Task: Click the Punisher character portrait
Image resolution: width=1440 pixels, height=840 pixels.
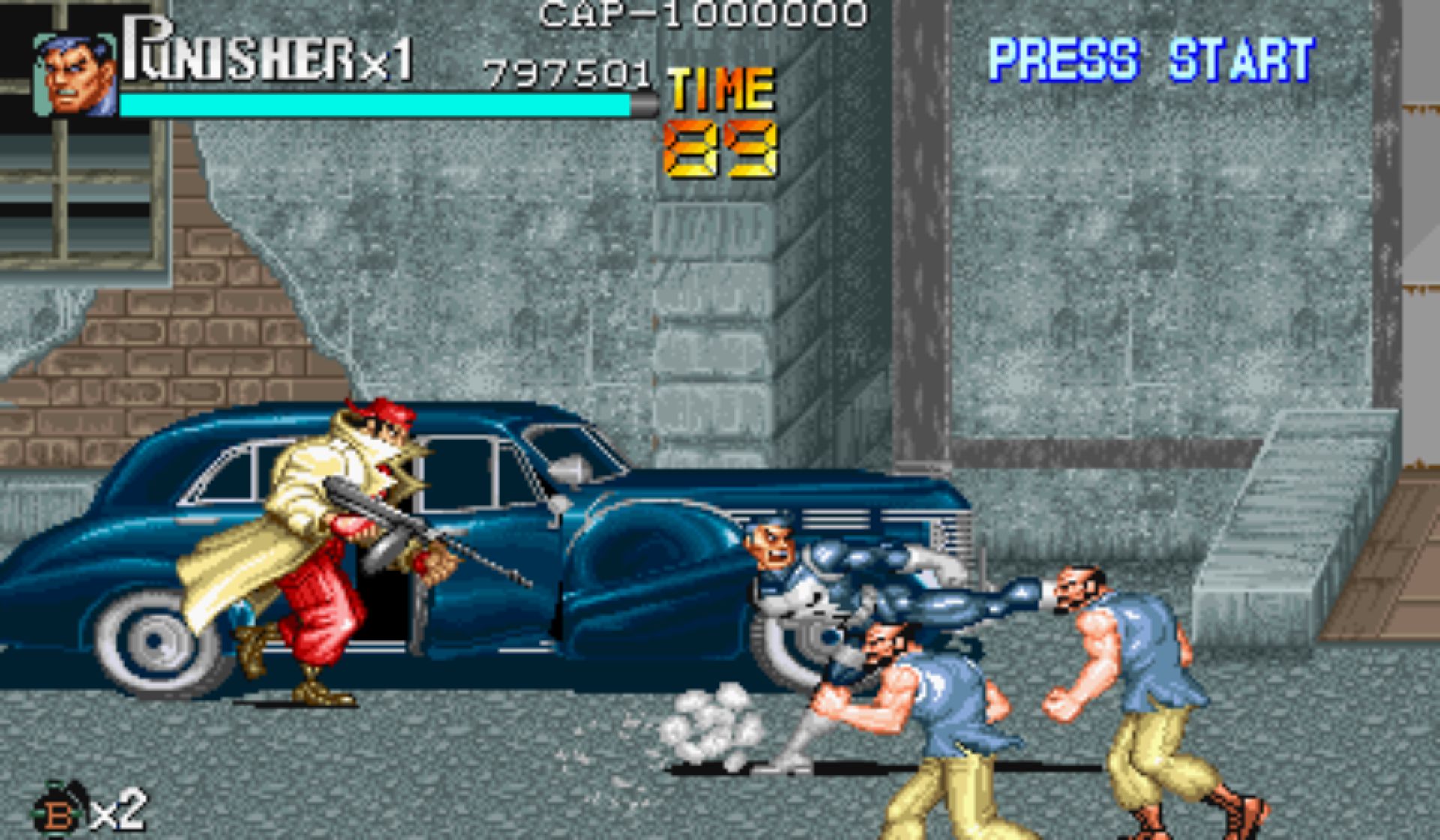Action: pos(75,75)
